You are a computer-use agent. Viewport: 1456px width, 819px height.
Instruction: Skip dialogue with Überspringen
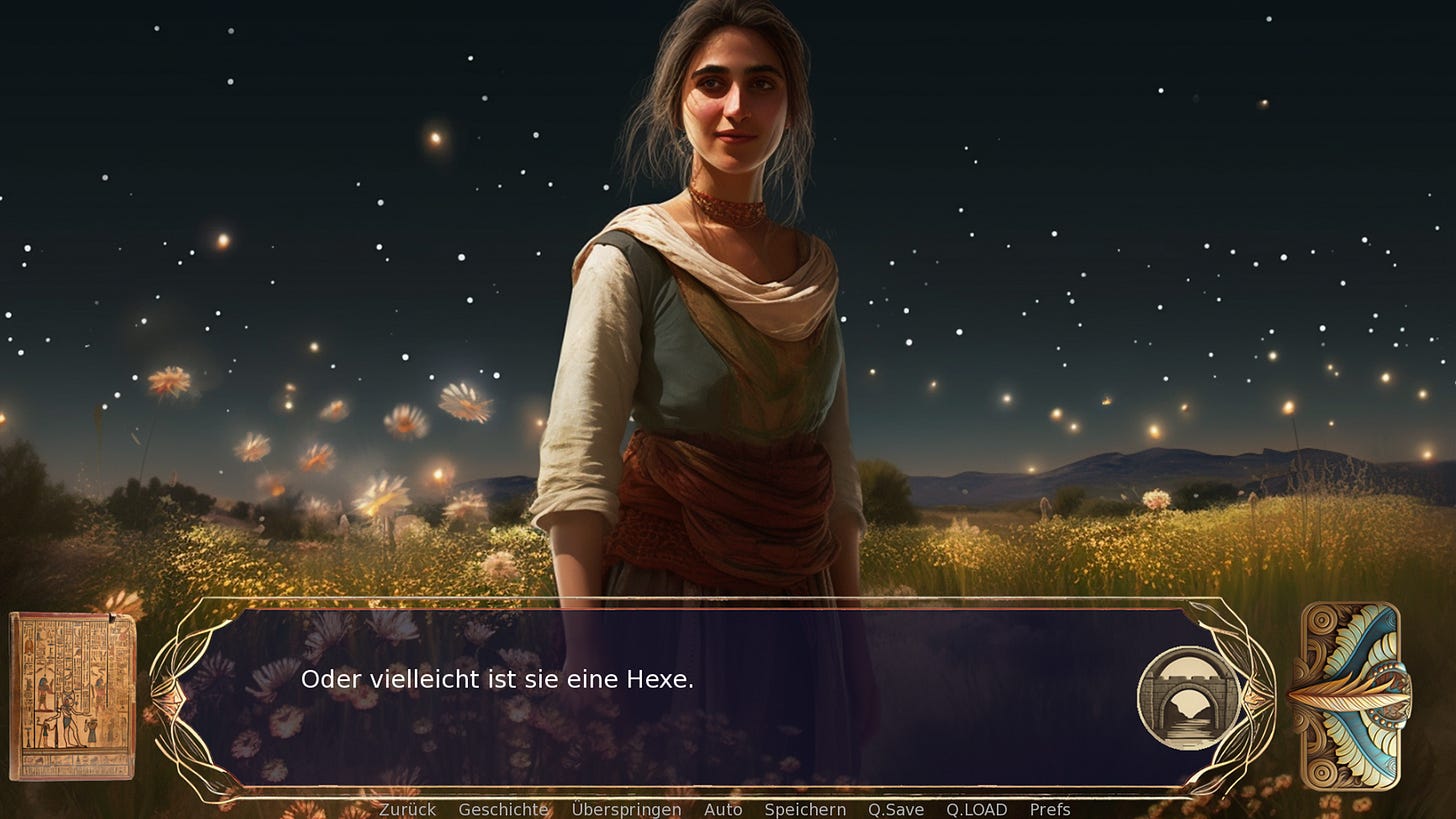(x=626, y=809)
